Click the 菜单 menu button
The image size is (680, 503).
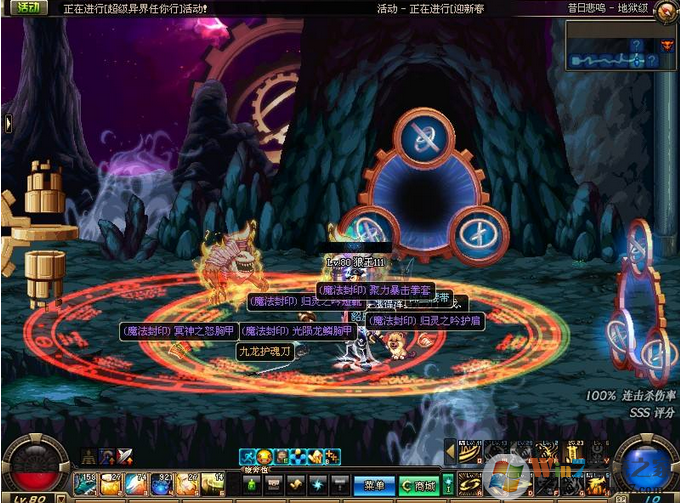374,485
